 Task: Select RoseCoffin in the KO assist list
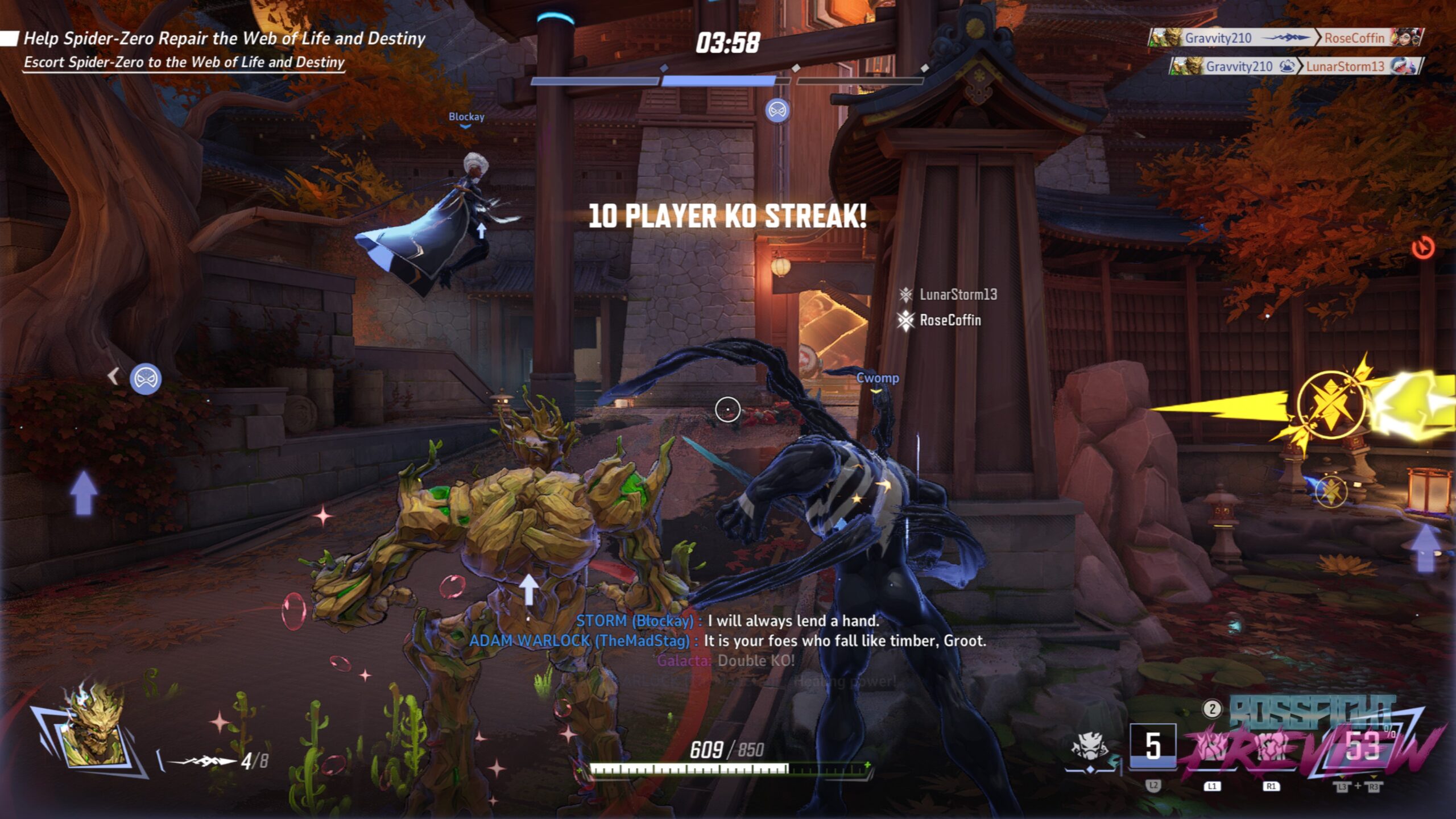950,320
